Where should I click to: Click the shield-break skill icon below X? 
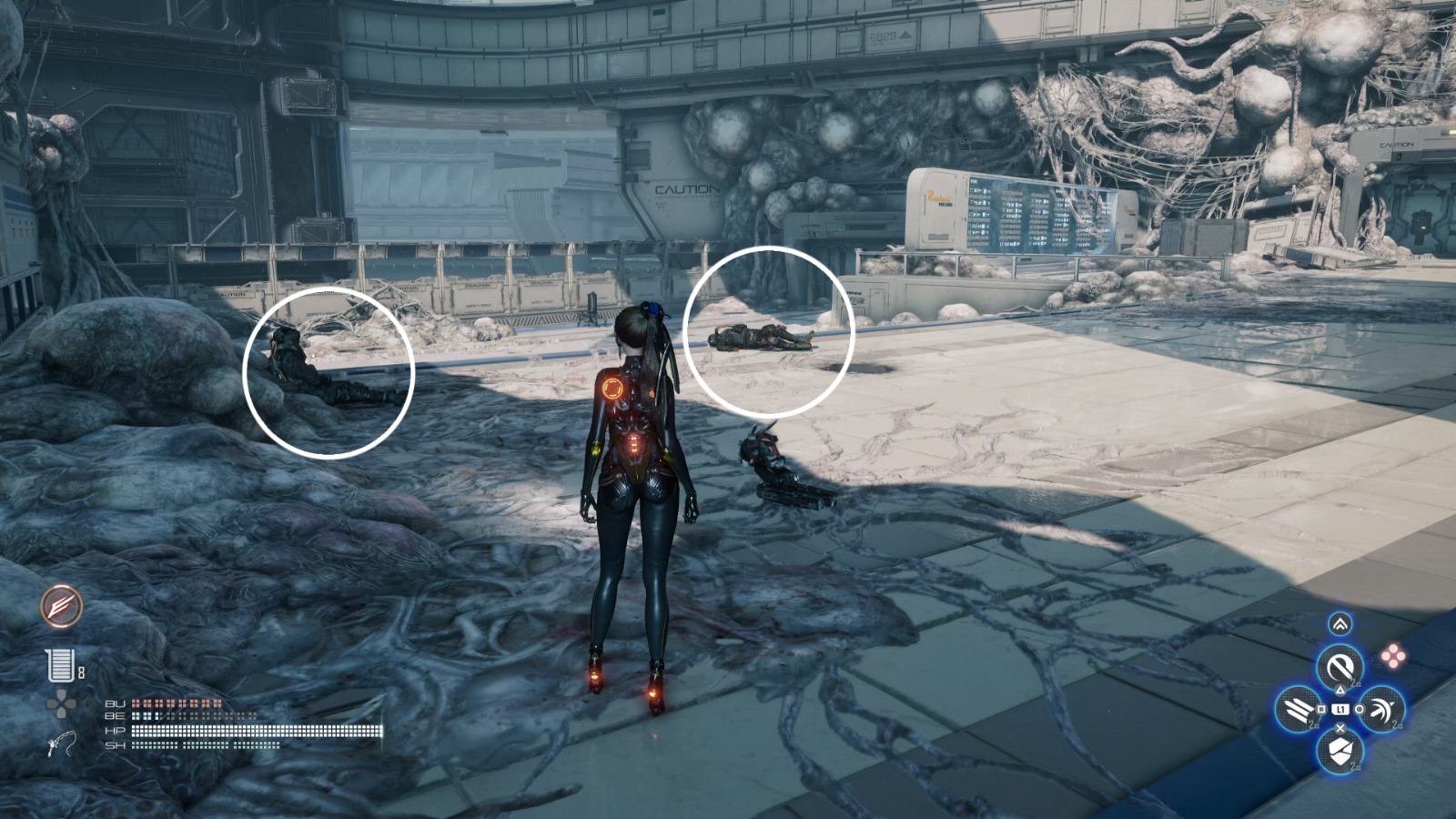[x=1340, y=750]
